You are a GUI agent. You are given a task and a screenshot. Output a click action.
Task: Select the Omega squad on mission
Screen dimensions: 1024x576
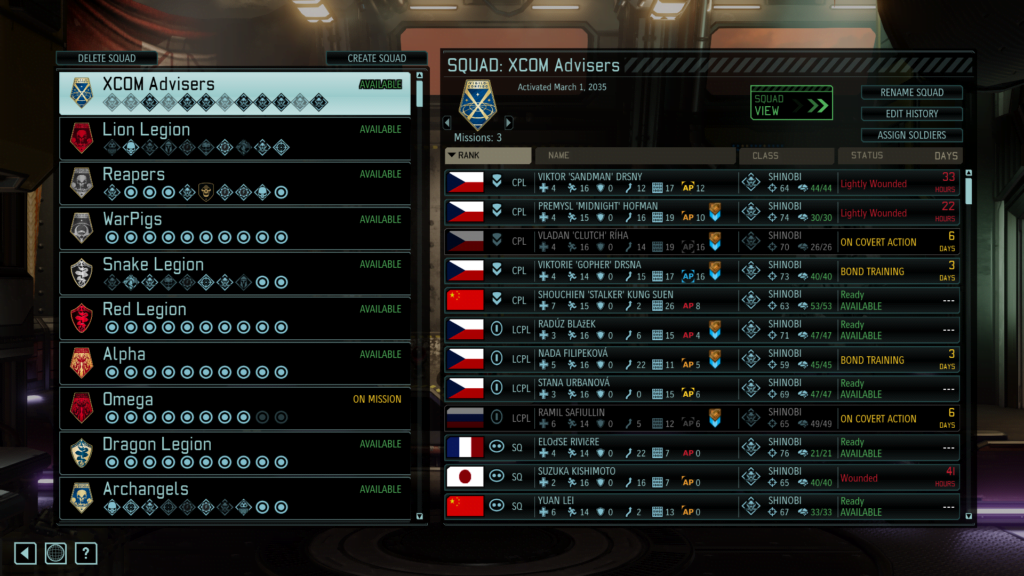tap(234, 407)
